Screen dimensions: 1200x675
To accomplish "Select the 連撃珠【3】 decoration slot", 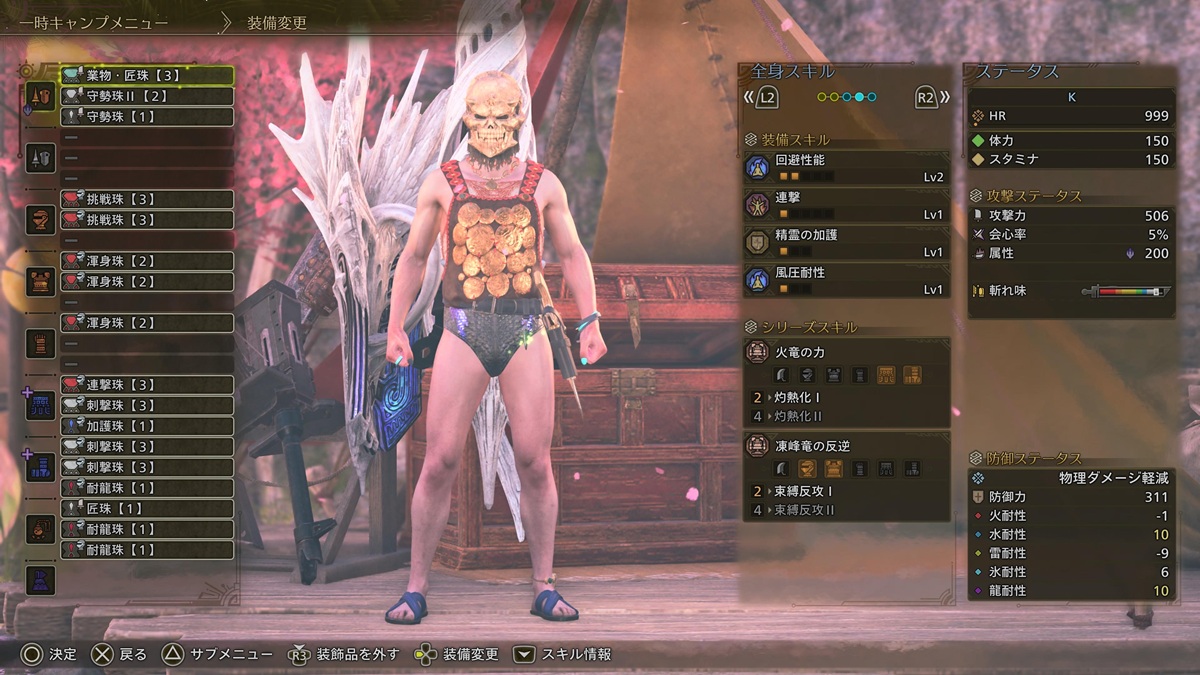I will [x=147, y=385].
